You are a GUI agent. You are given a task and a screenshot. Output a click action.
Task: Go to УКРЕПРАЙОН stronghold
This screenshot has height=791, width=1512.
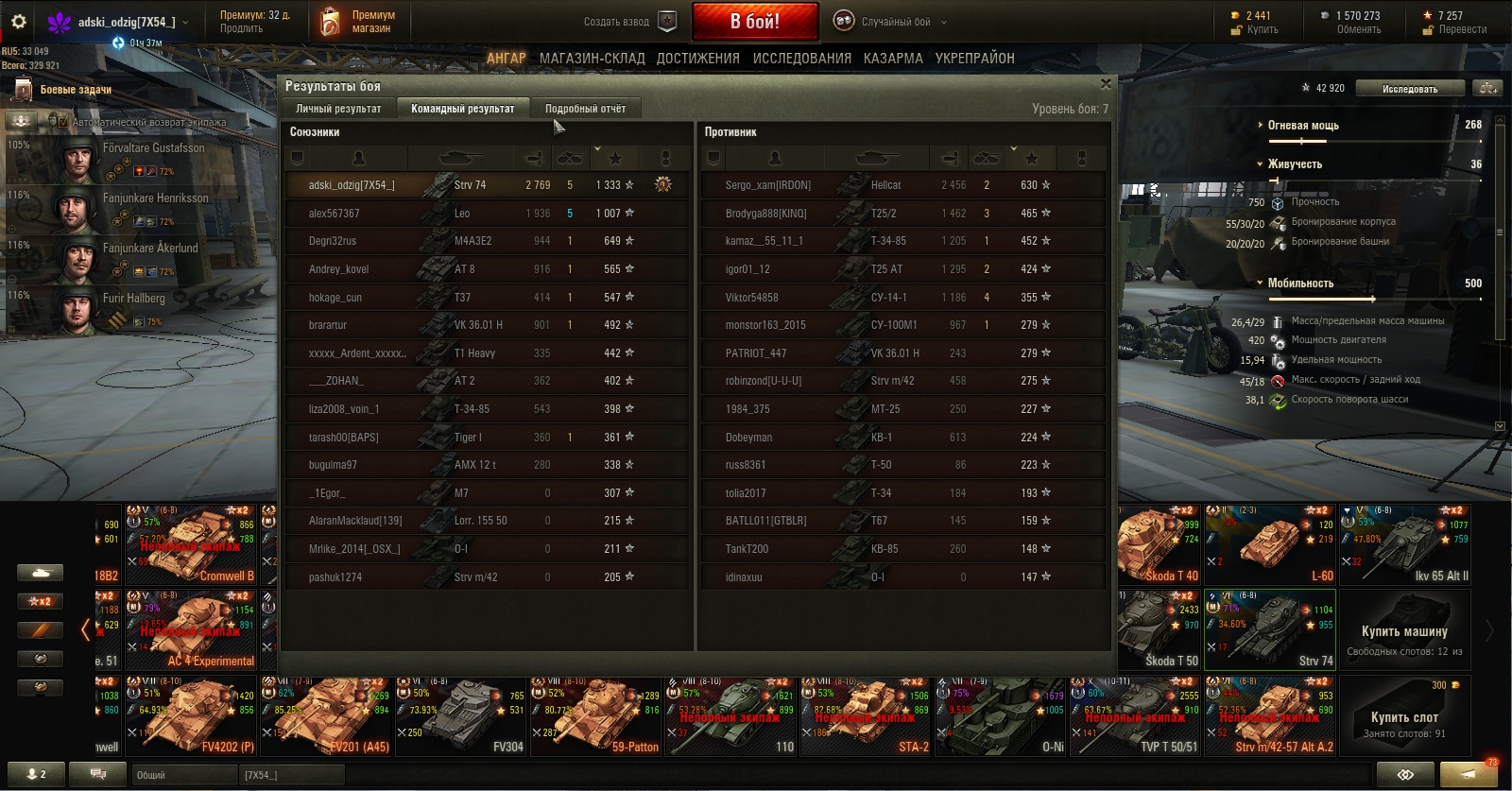tap(974, 58)
